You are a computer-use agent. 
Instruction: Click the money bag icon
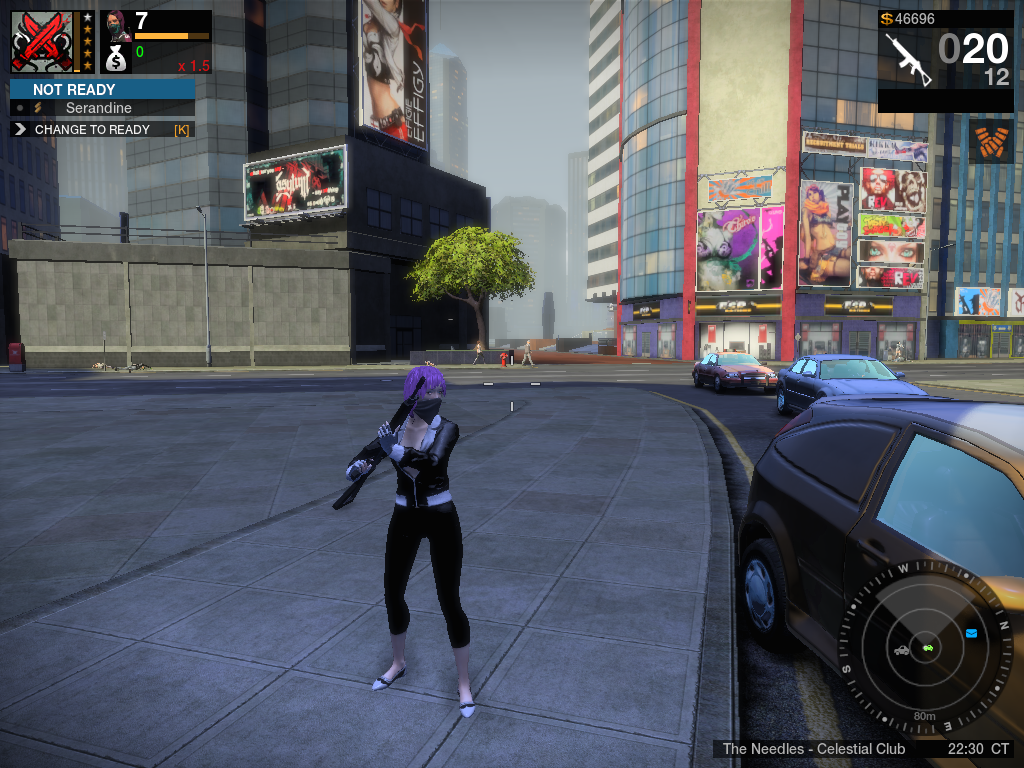(116, 59)
